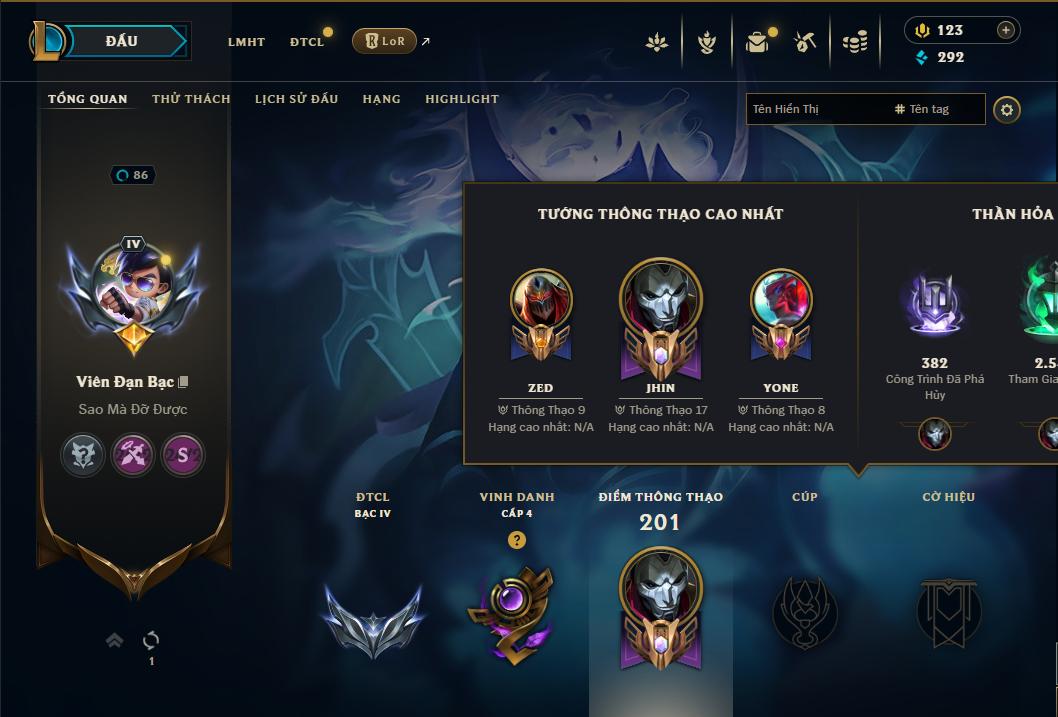The image size is (1058, 717).
Task: Copy the summoner name Viên Đạn Bạc
Action: 183,382
